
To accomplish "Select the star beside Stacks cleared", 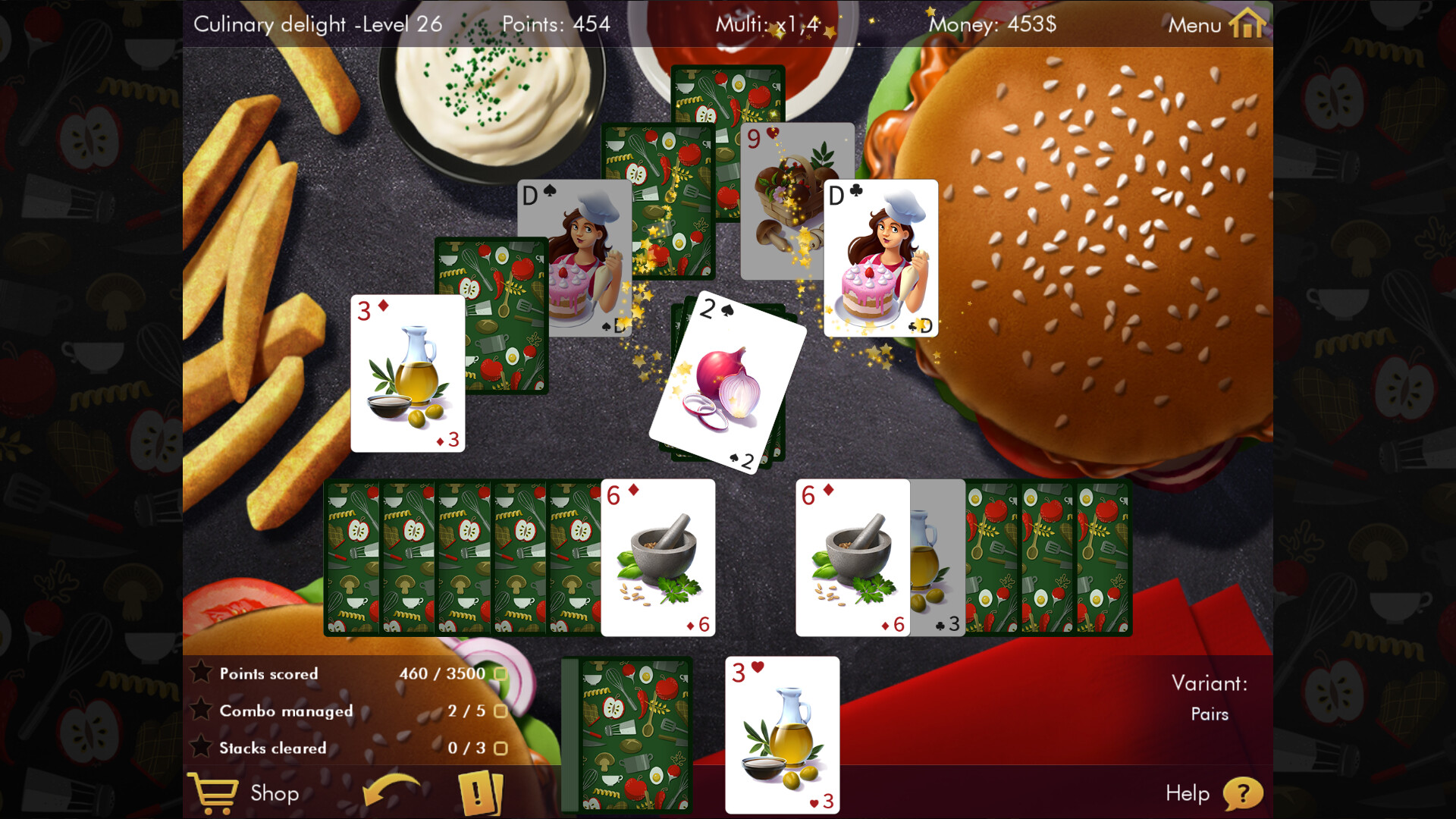I will [200, 747].
